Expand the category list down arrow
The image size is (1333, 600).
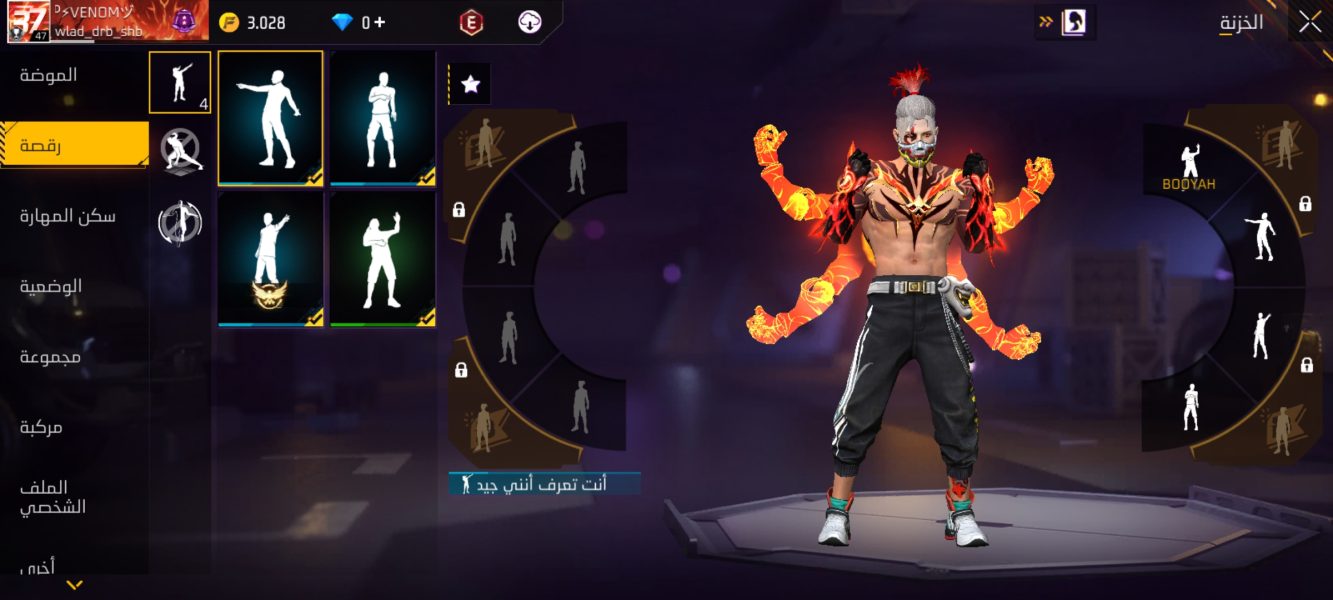click(x=74, y=585)
